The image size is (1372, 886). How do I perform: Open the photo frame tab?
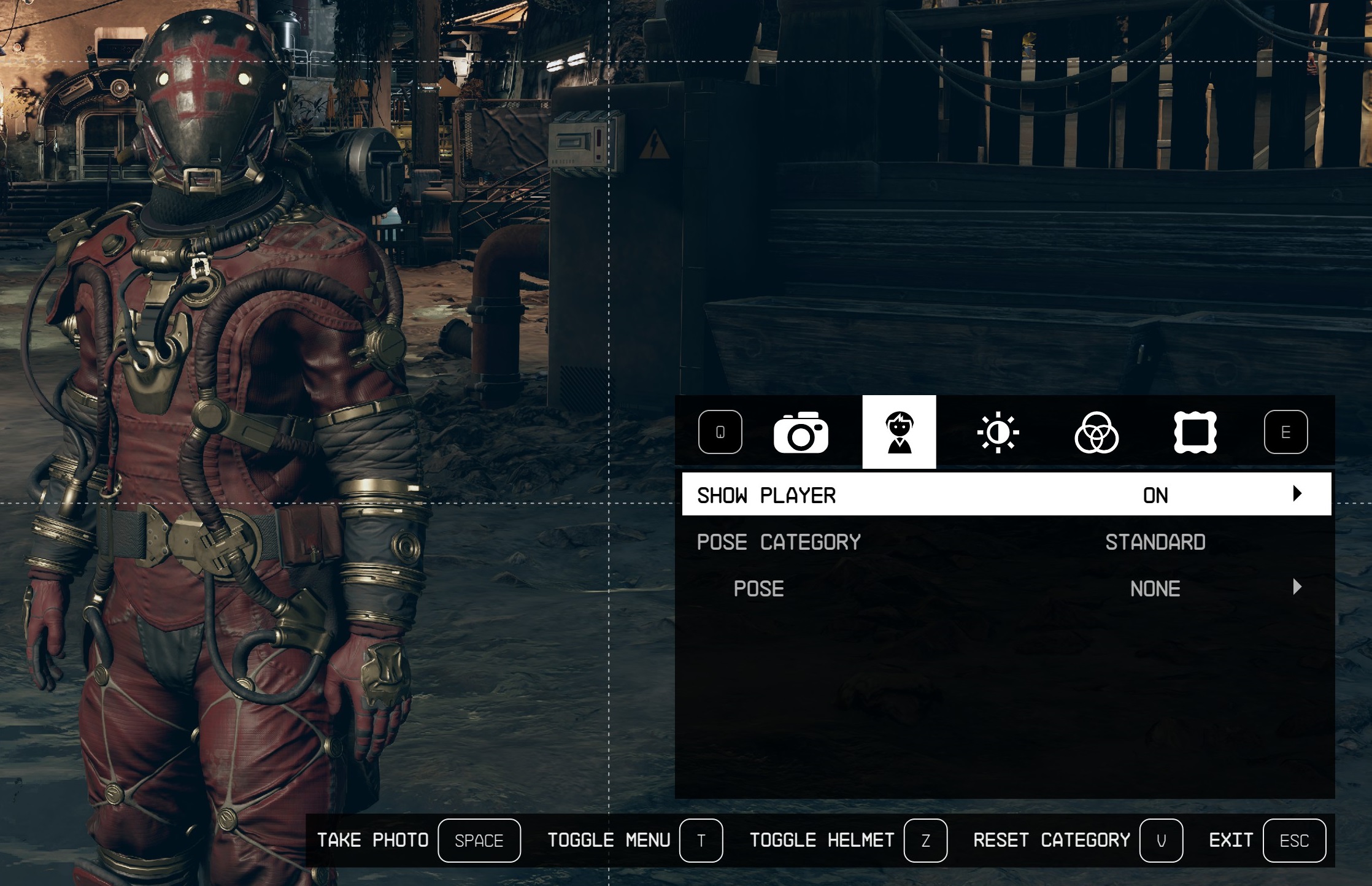(1195, 433)
